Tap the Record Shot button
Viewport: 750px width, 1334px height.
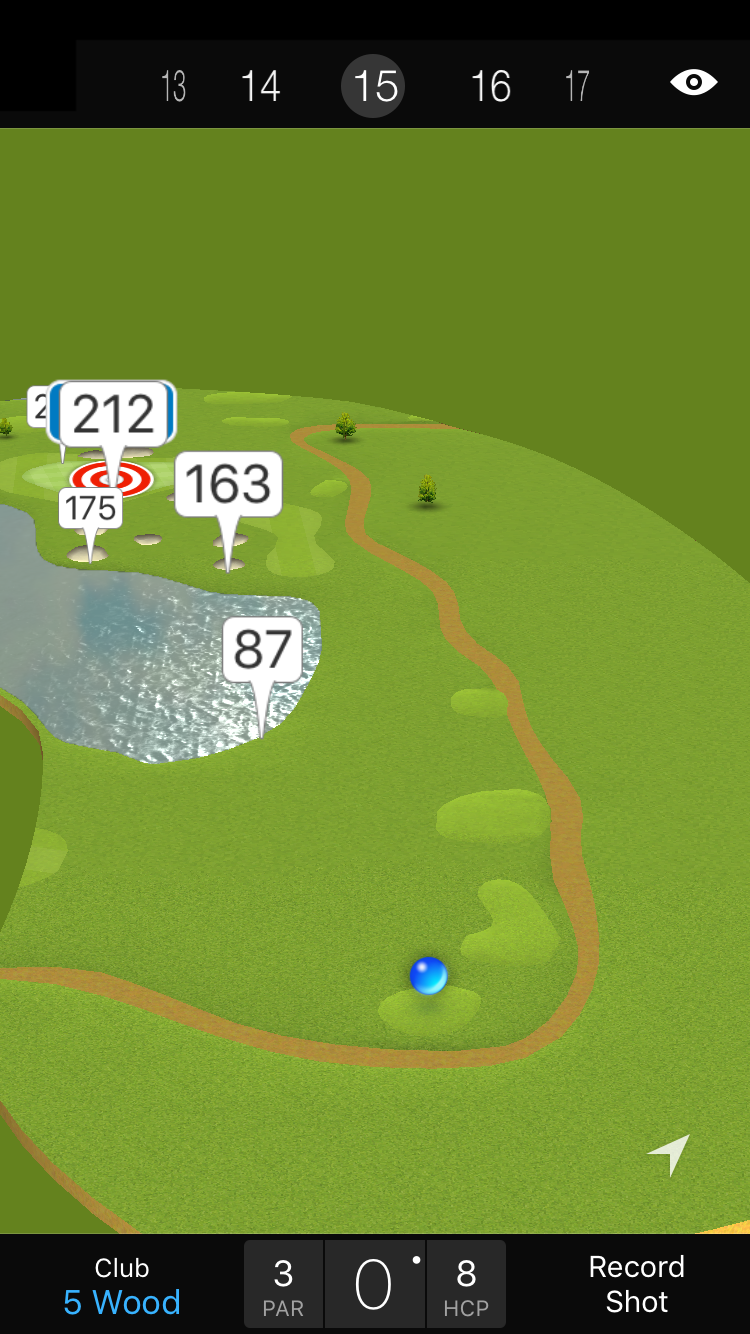[x=636, y=1285]
